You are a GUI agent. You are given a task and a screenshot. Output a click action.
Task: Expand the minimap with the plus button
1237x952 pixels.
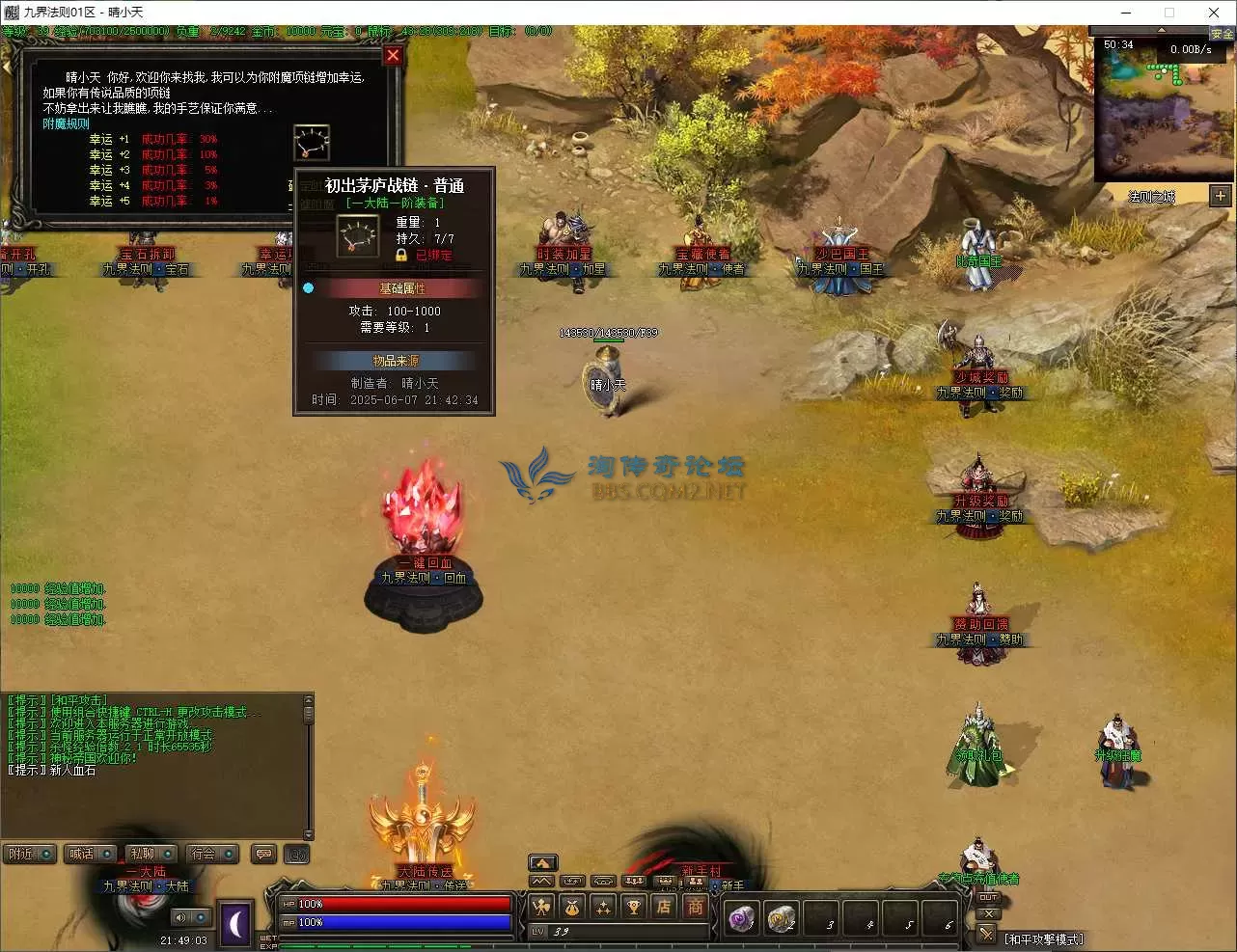click(x=1220, y=196)
